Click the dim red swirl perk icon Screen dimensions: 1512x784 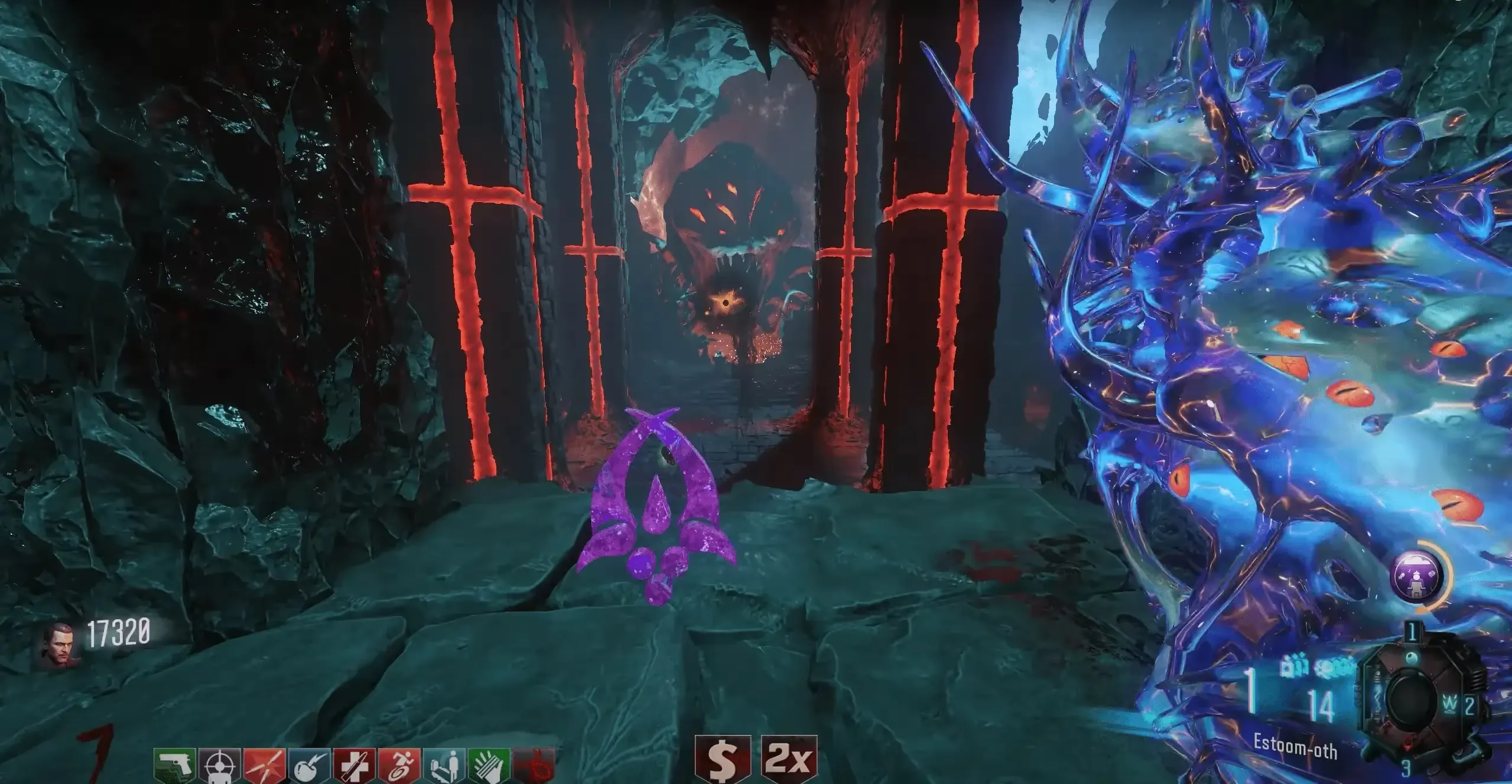[533, 766]
